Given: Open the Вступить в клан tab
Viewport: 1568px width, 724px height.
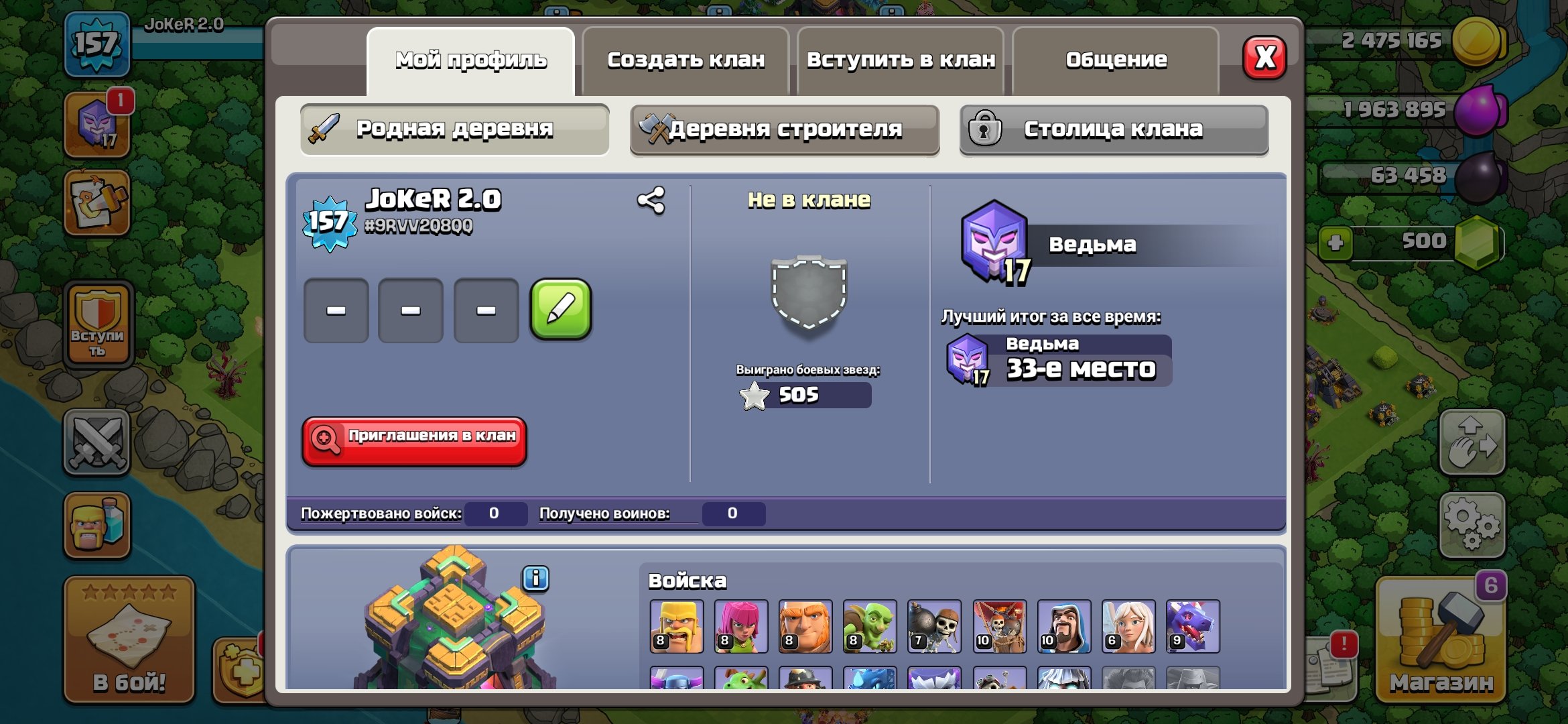Looking at the screenshot, I should pyautogui.click(x=901, y=59).
